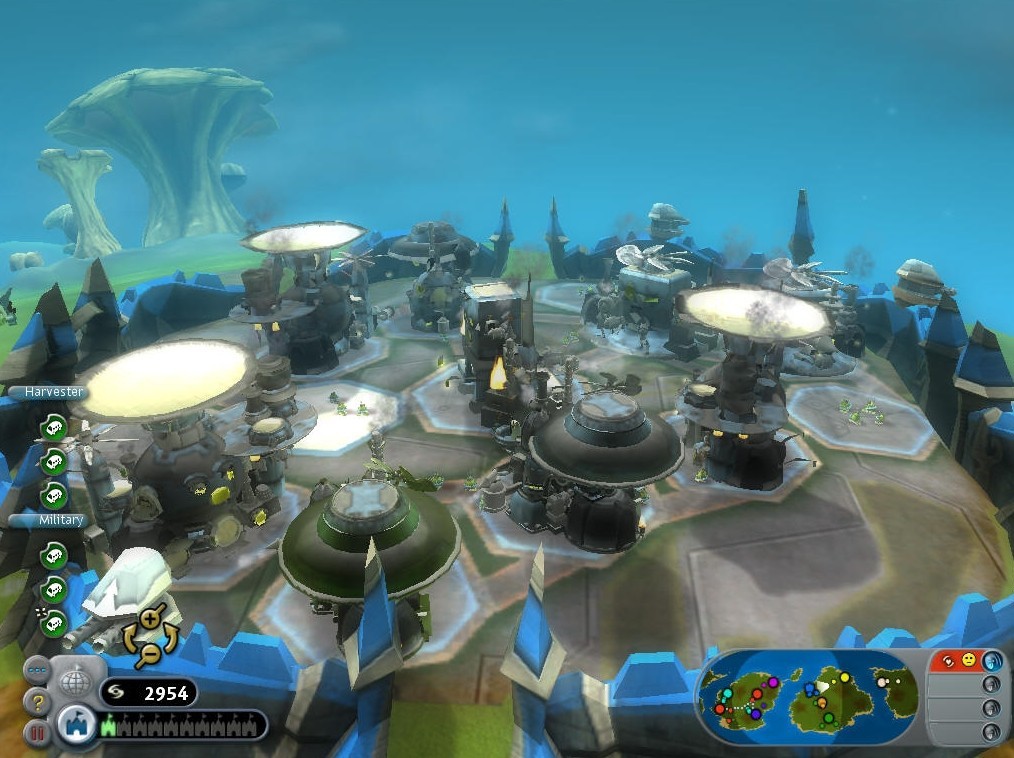Pause the game with the red pause button
1014x758 pixels.
click(37, 733)
